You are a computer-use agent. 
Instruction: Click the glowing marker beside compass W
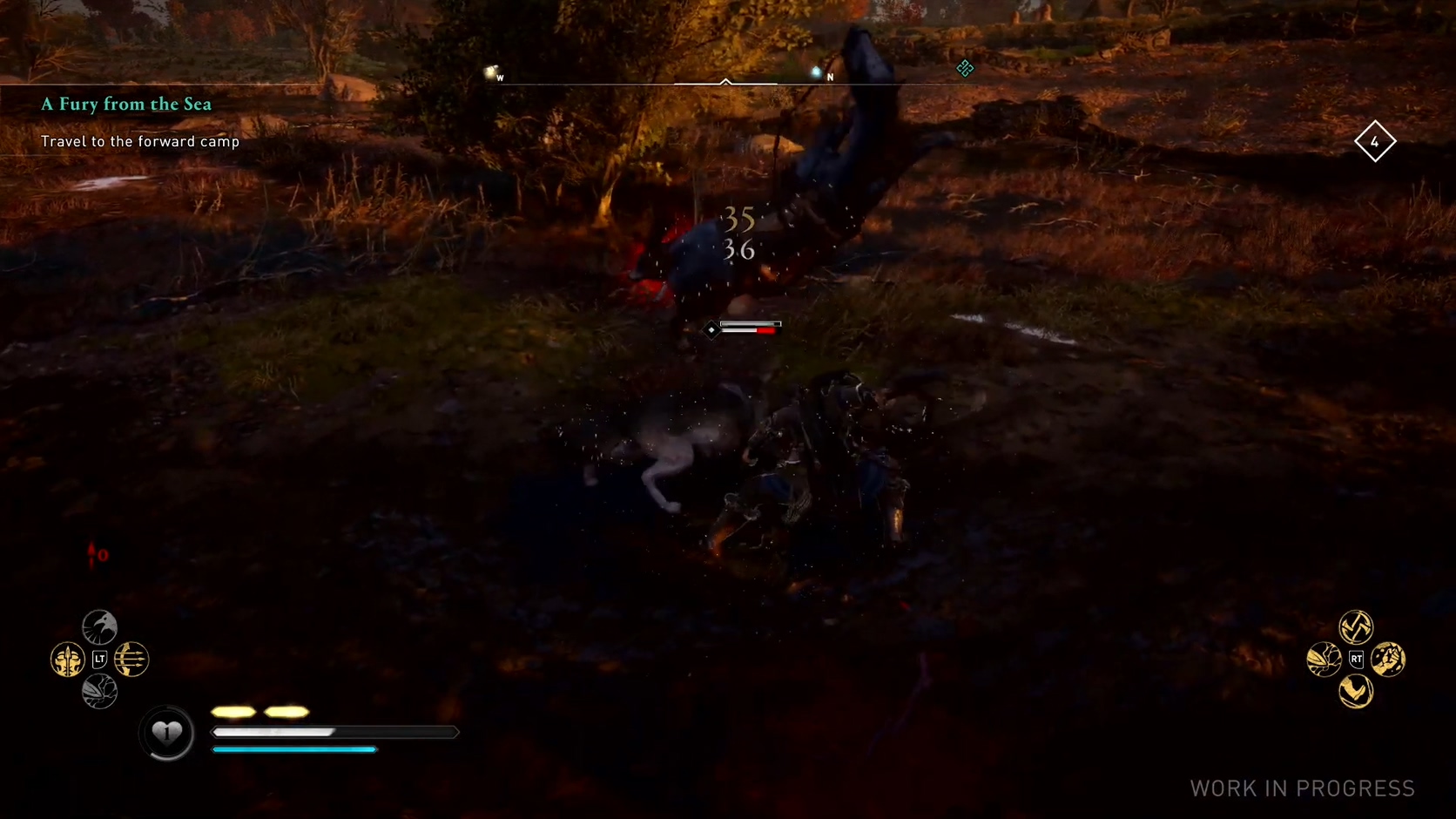click(x=490, y=72)
